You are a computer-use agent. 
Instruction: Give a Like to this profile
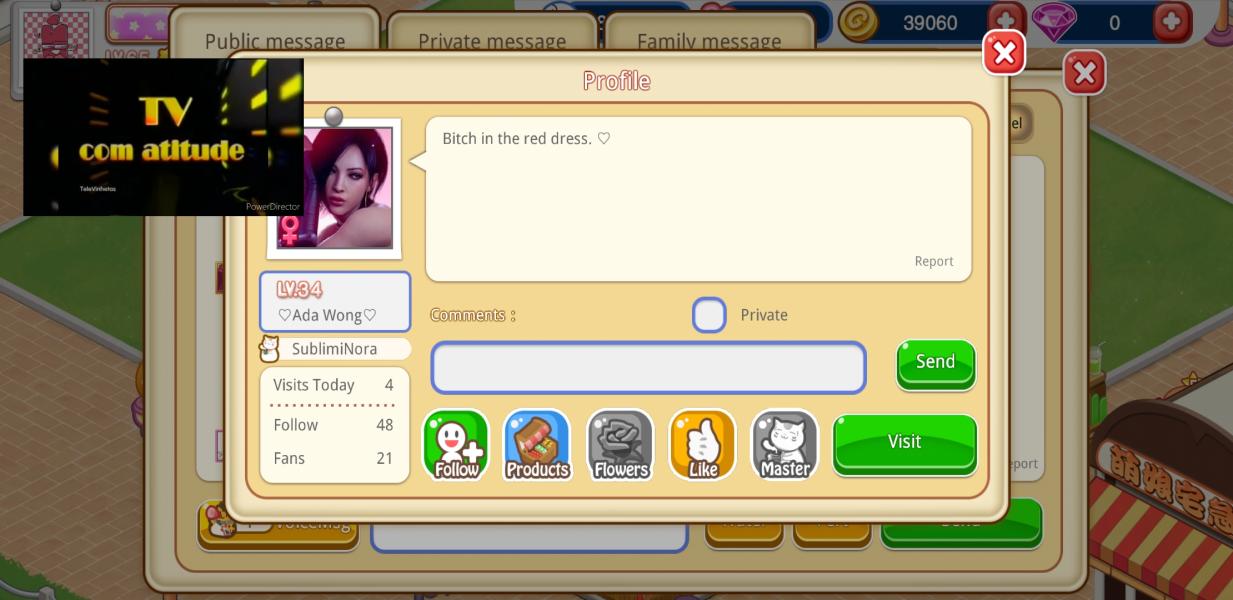[702, 445]
